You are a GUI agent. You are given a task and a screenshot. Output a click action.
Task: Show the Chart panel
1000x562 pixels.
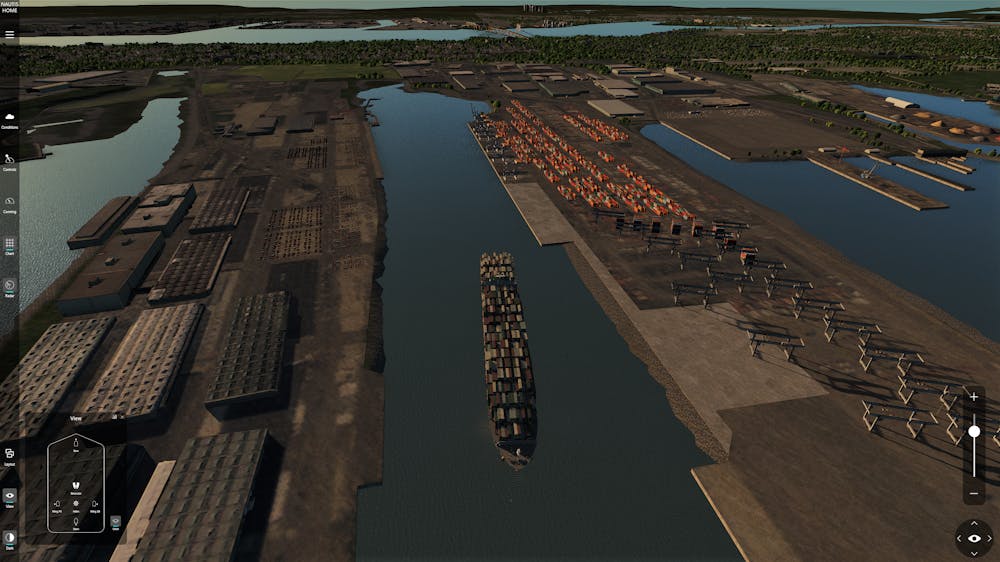10,245
